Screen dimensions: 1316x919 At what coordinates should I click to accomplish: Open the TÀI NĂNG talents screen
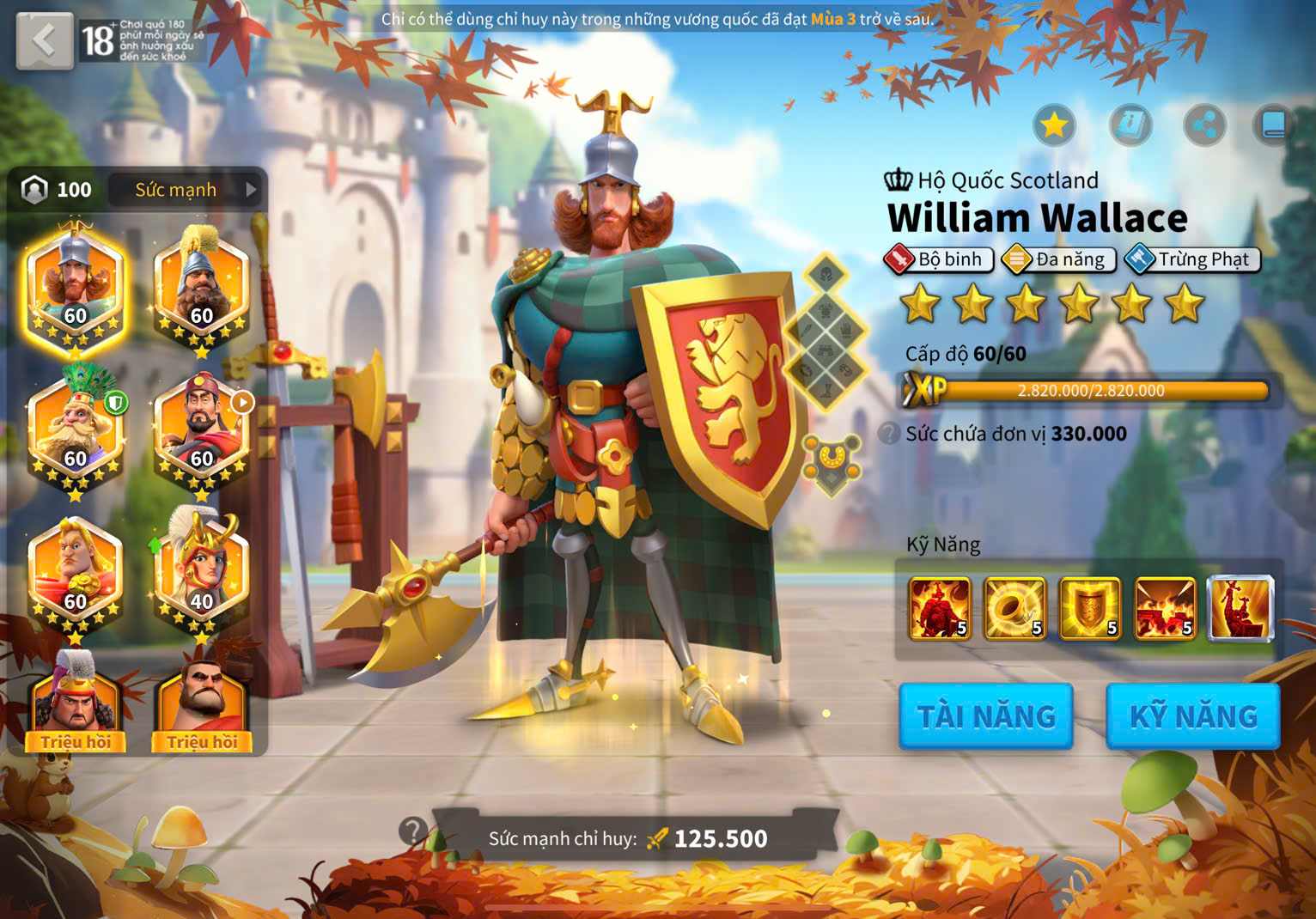(985, 716)
